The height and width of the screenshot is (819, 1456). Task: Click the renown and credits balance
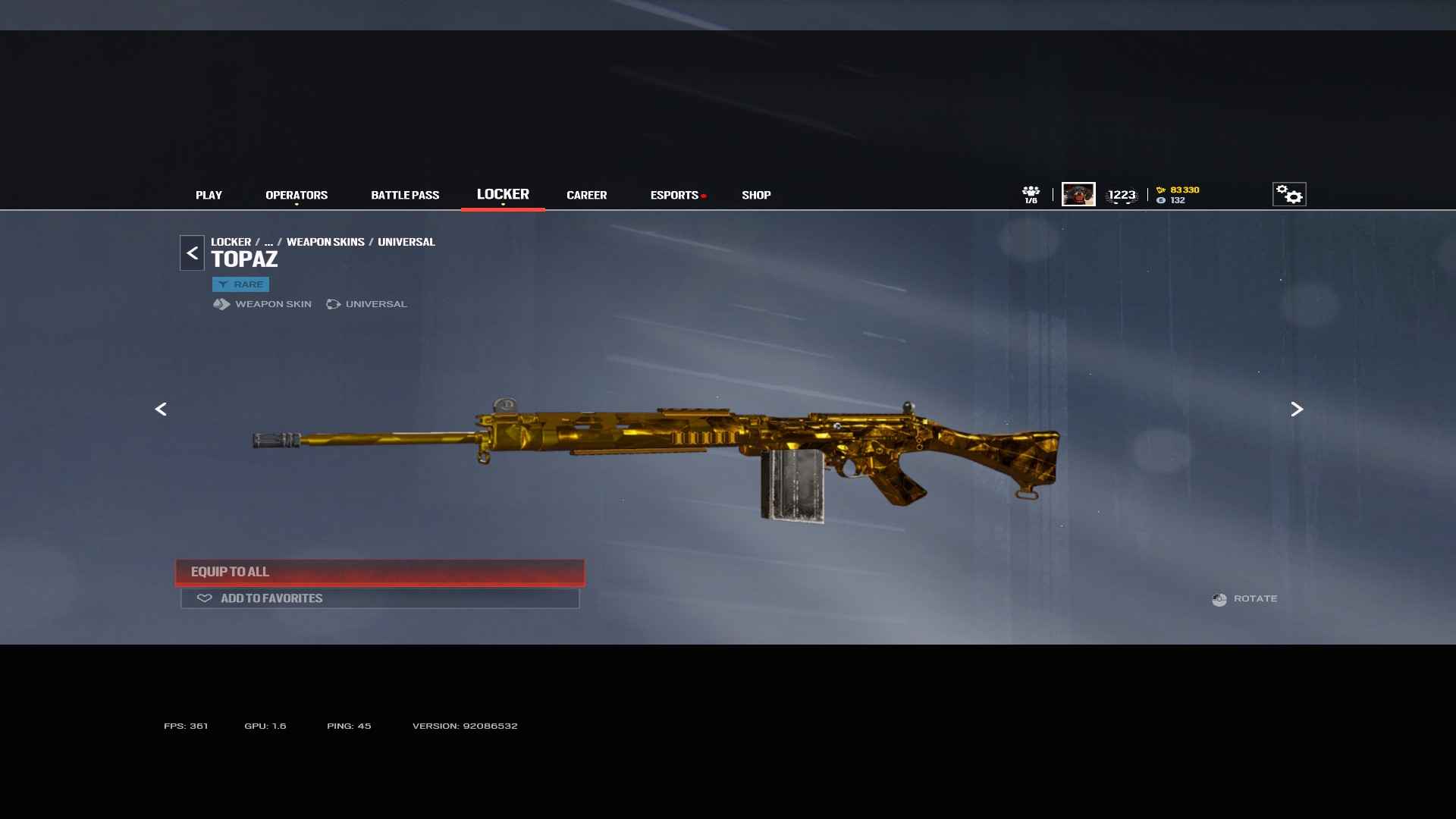click(1178, 195)
